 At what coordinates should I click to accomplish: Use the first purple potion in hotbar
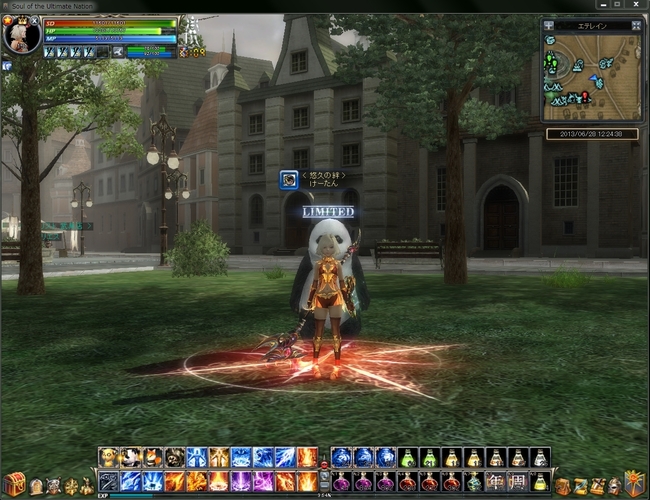click(341, 481)
